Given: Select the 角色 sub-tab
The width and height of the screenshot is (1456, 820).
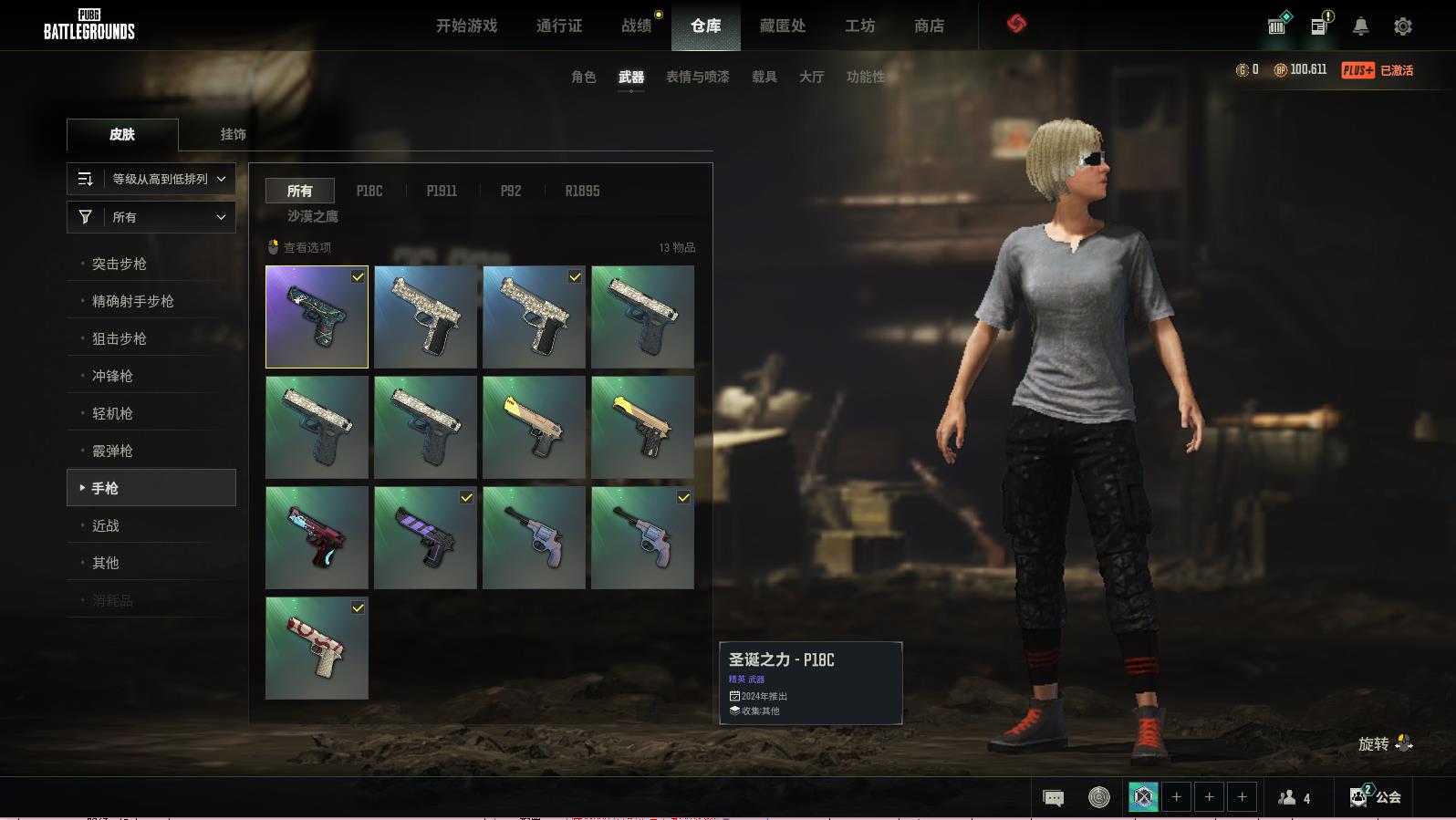Looking at the screenshot, I should coord(584,77).
